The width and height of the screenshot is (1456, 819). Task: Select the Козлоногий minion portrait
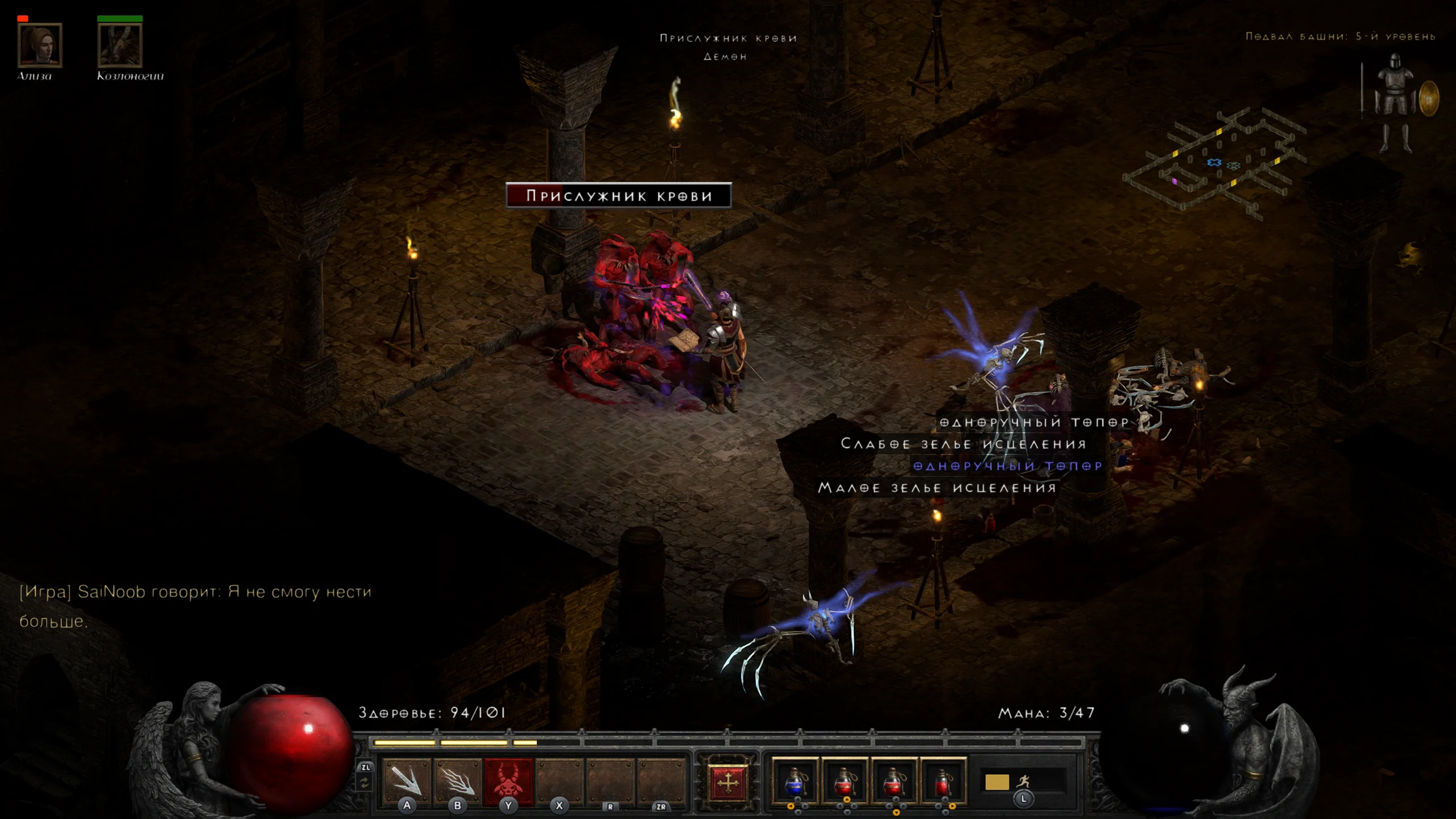click(120, 45)
